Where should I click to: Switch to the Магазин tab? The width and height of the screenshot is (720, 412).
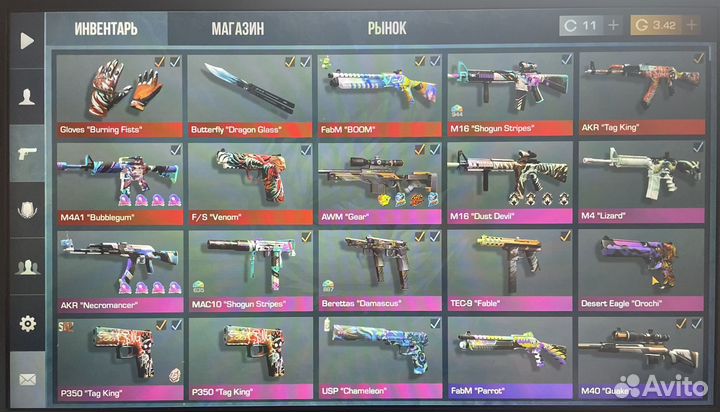237,28
